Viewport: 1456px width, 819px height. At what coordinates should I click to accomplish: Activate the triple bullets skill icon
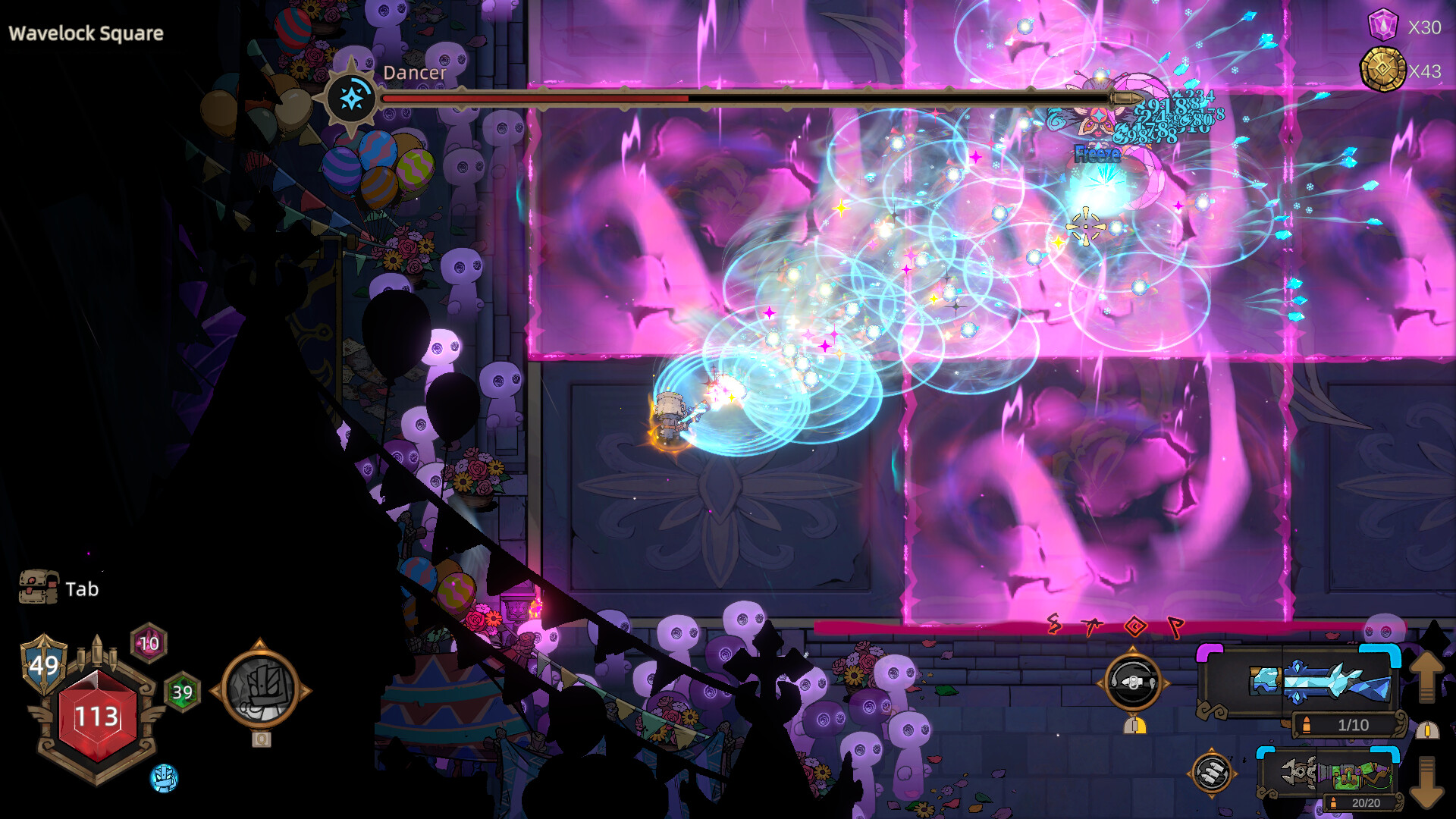click(x=1211, y=773)
